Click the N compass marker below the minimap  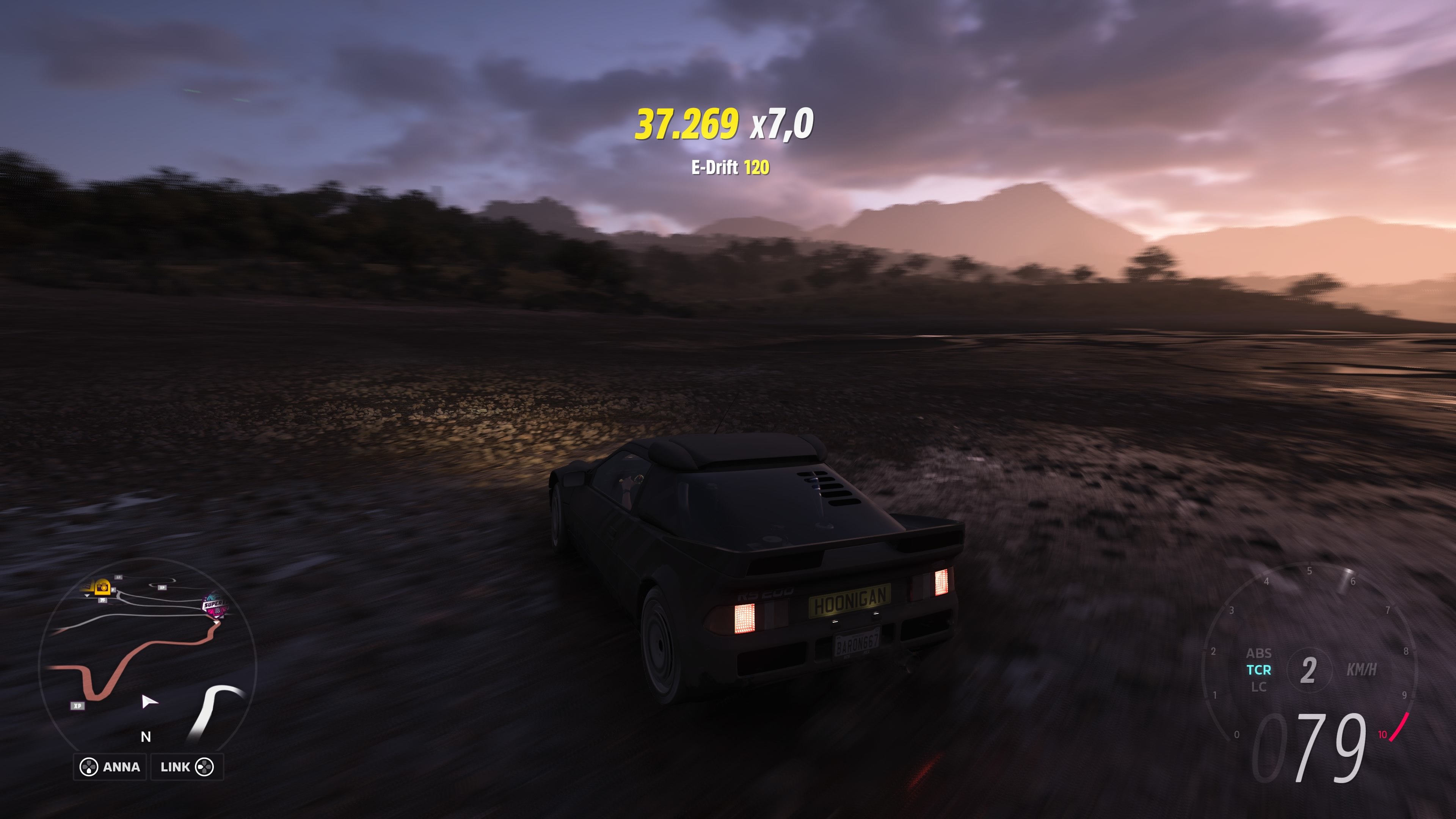146,737
